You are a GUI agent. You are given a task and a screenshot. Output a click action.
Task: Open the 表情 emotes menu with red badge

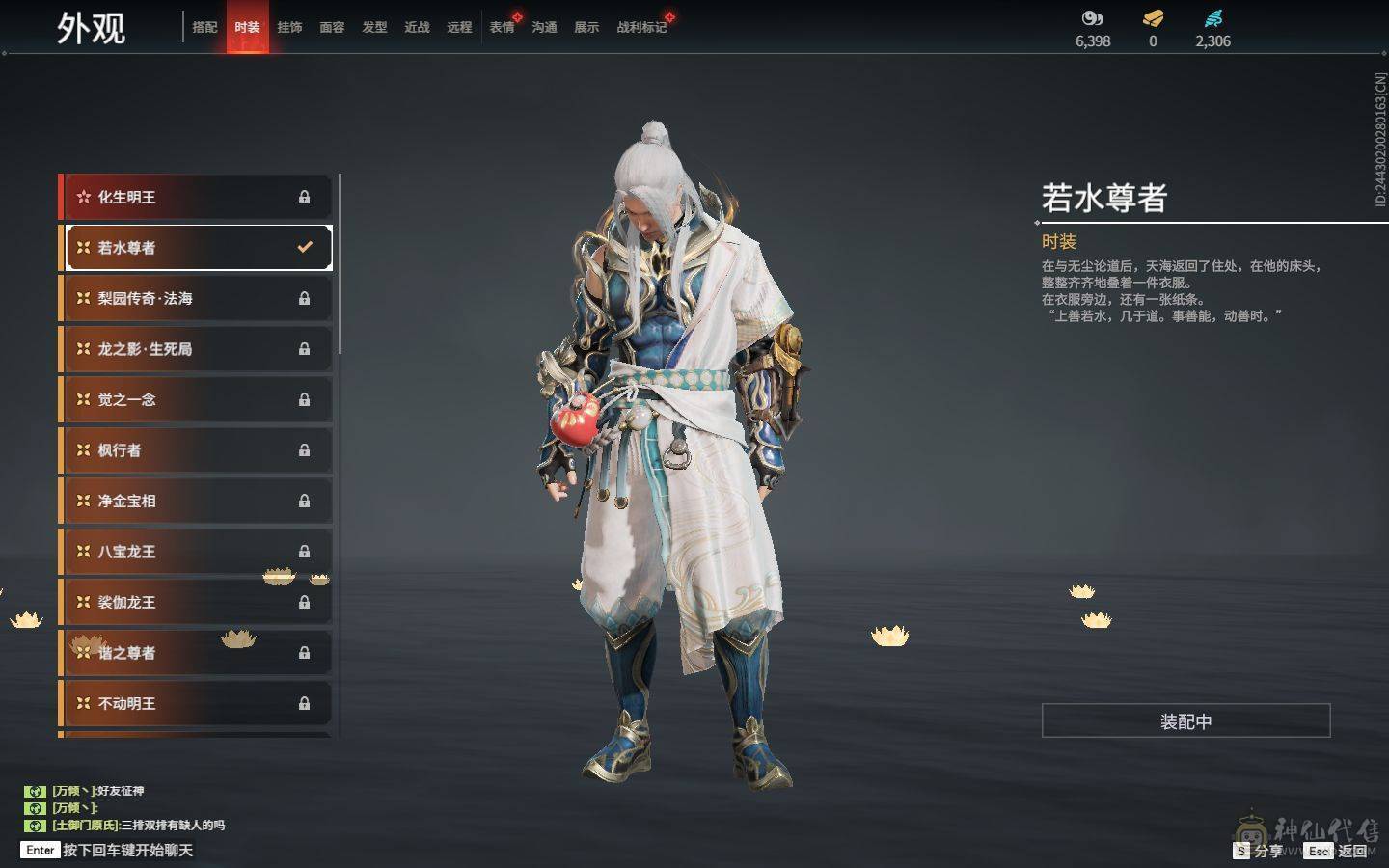coord(502,27)
